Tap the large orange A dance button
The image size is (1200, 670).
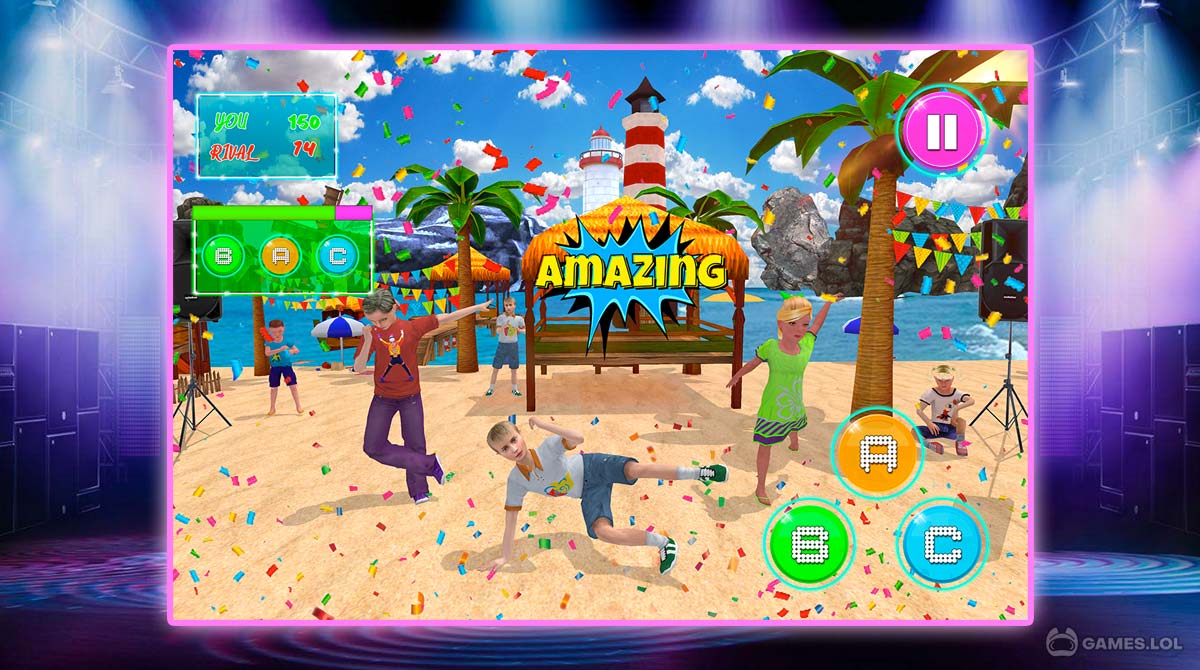pyautogui.click(x=877, y=453)
